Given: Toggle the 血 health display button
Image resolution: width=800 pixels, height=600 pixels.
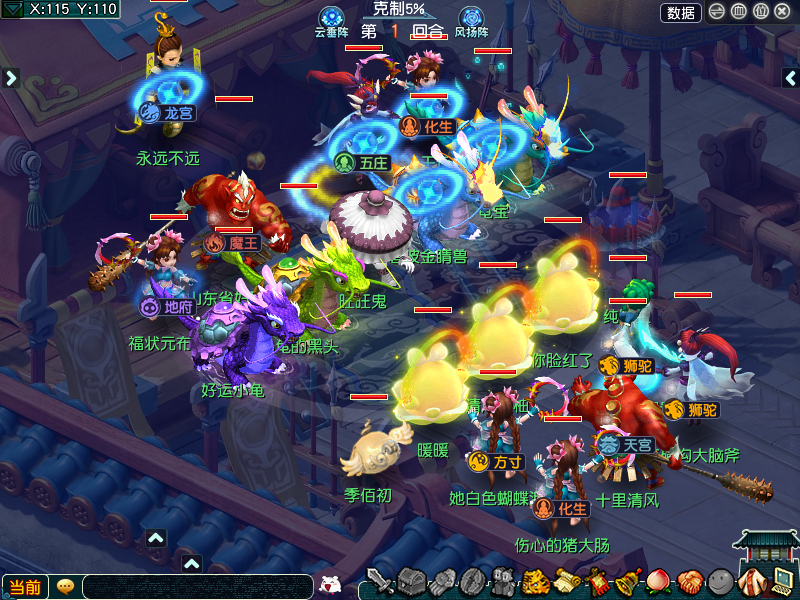Looking at the screenshot, I should point(739,13).
